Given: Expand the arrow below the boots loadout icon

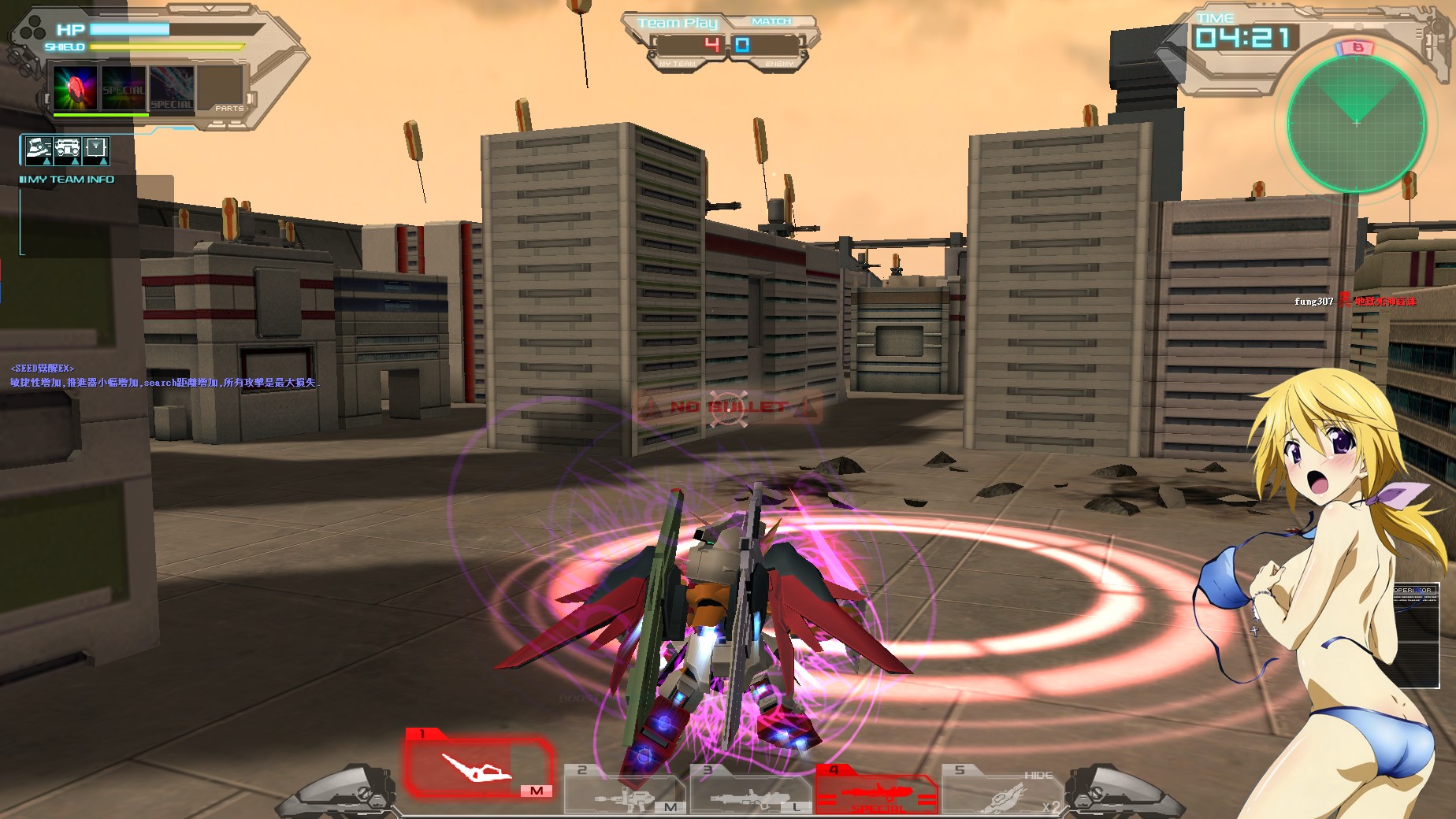Looking at the screenshot, I should pyautogui.click(x=46, y=162).
